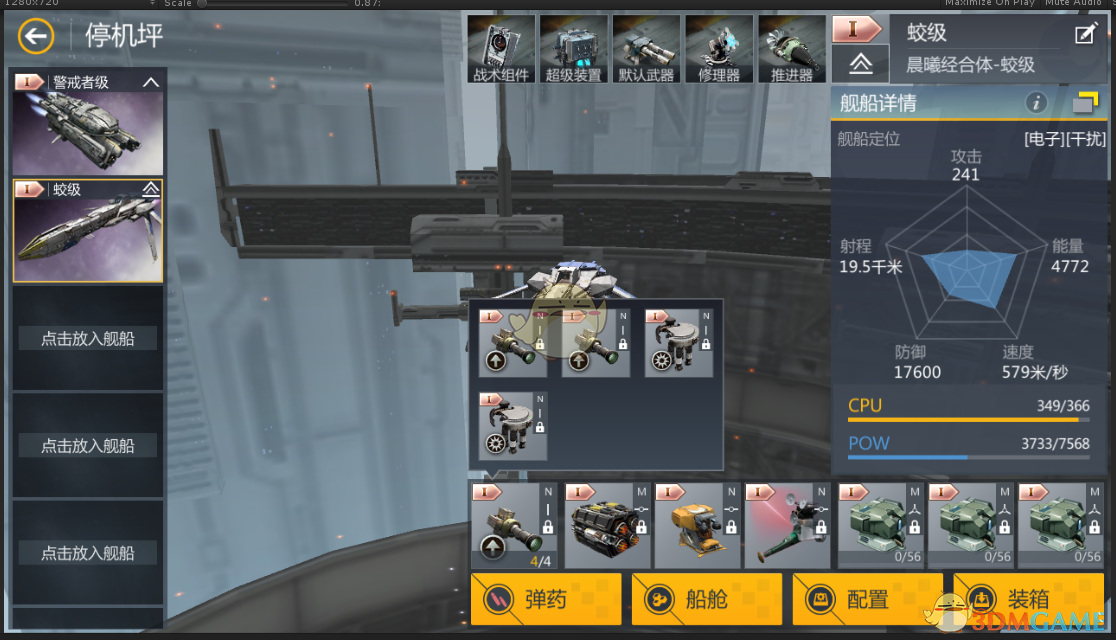Image resolution: width=1116 pixels, height=640 pixels.
Task: Open the 船舱 cabin menu
Action: pos(706,599)
